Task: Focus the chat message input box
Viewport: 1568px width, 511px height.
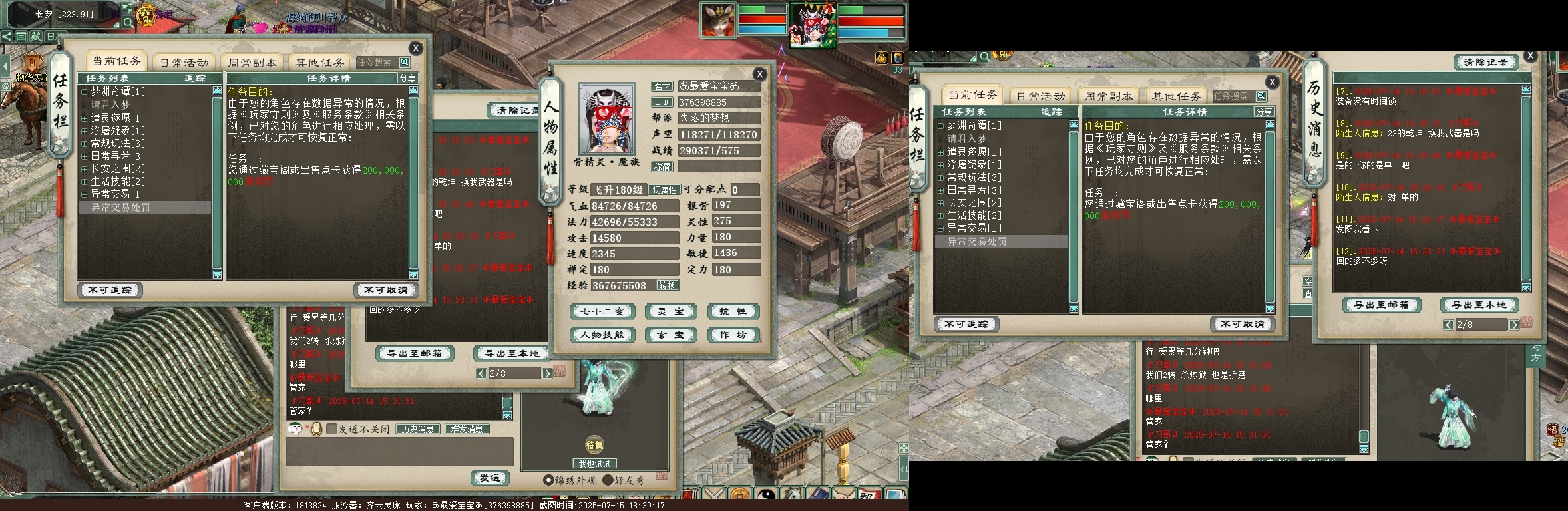Action: (399, 452)
